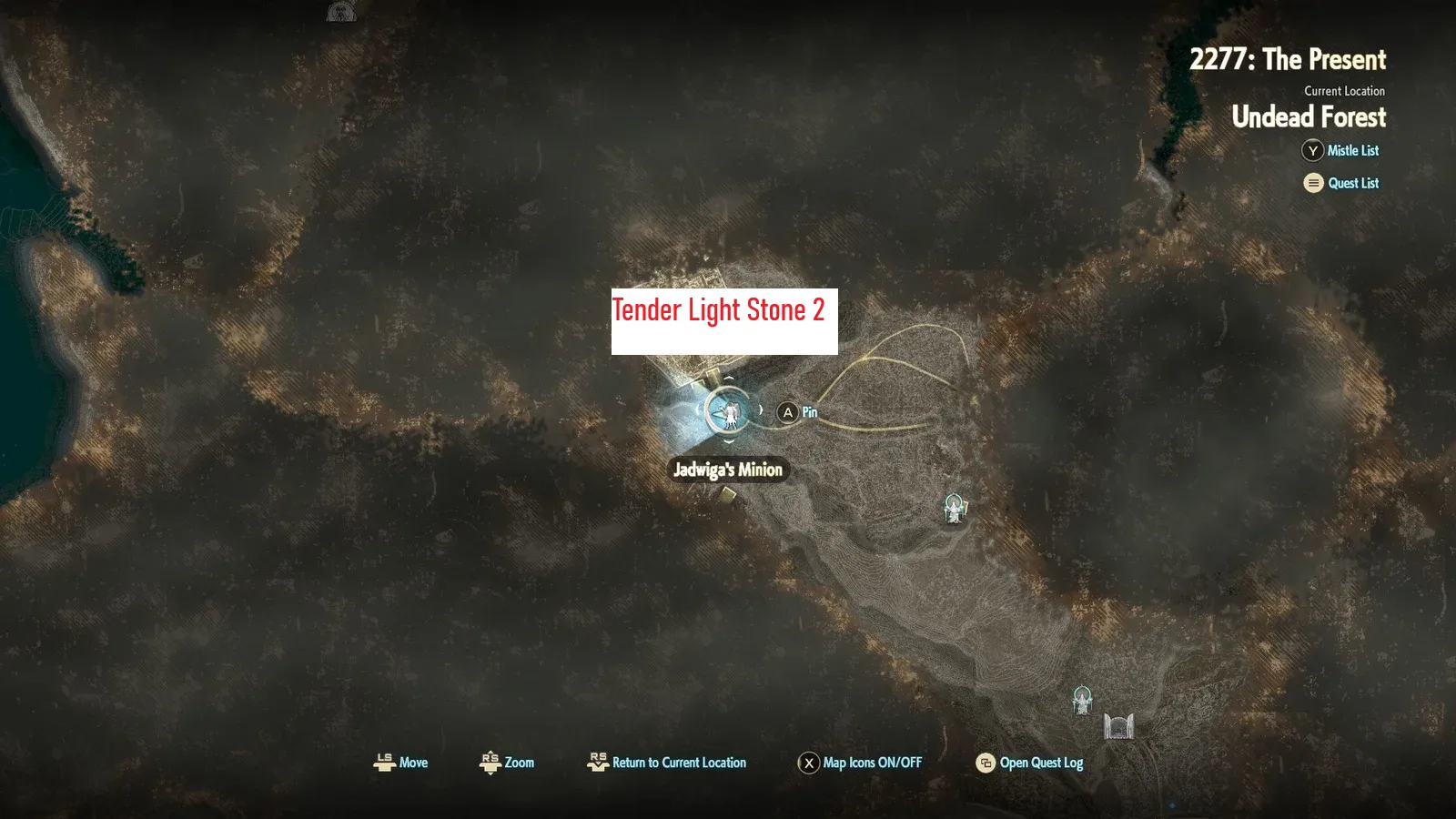Toggle Map Icons ON/OFF
The image size is (1456, 819).
[x=860, y=763]
